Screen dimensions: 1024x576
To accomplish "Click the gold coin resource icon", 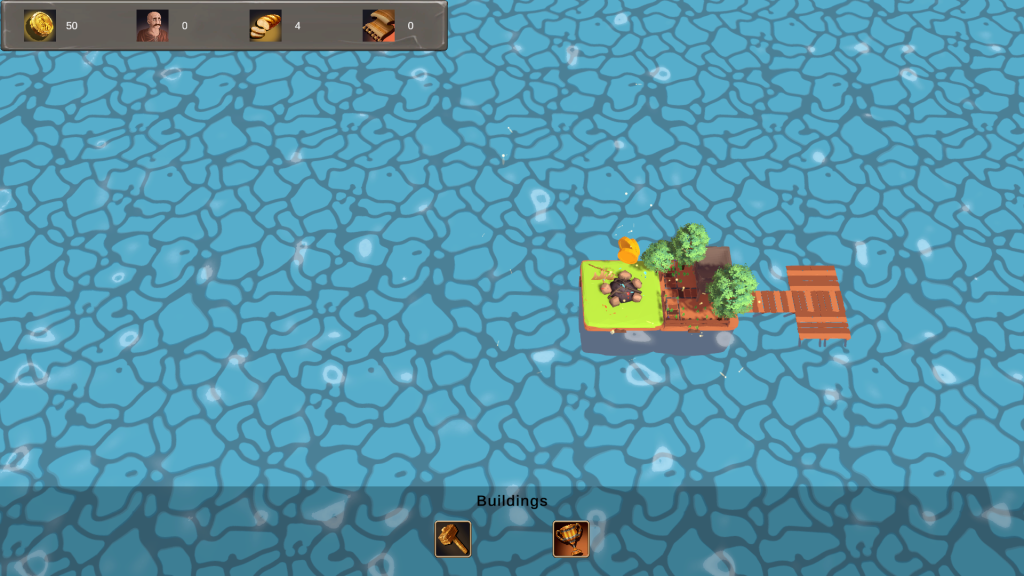I will 40,26.
